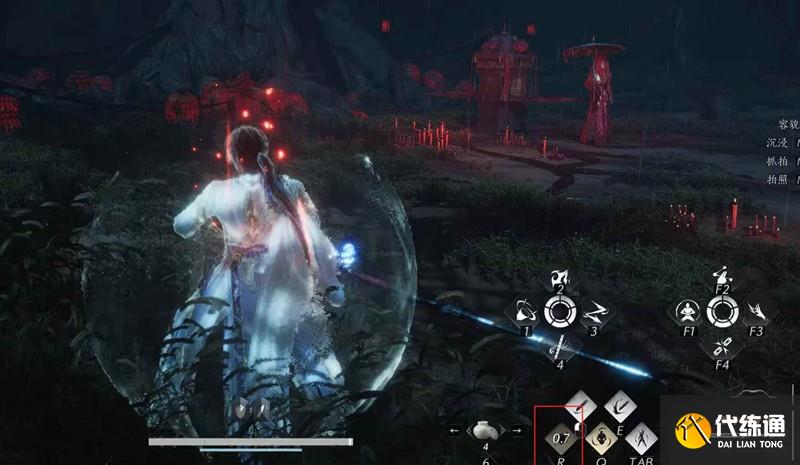Click the R skill on 0.7 cooldown
This screenshot has height=465, width=800.
560,437
